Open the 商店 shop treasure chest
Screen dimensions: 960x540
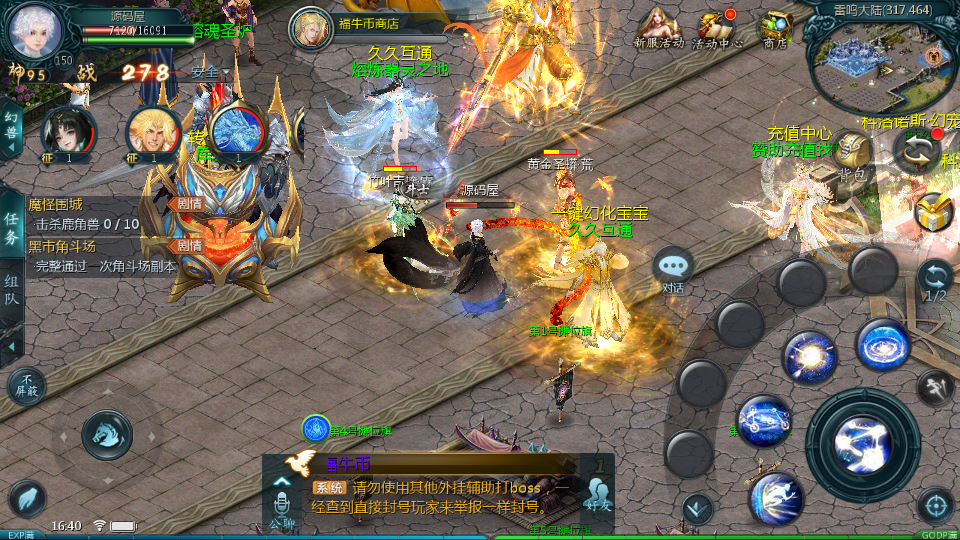[775, 28]
